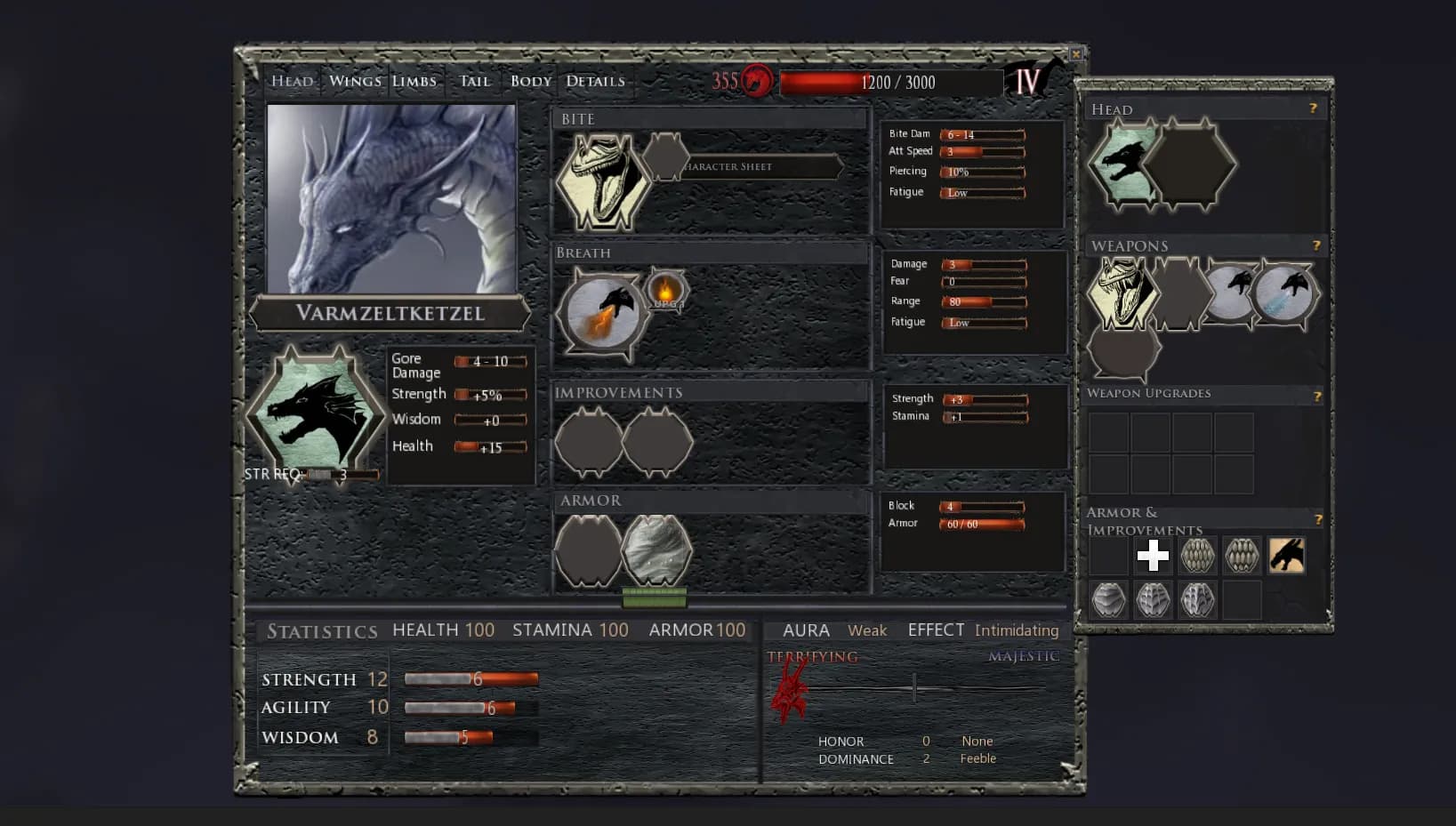Switch to the Body tab
Viewport: 1456px width, 826px height.
pos(531,81)
